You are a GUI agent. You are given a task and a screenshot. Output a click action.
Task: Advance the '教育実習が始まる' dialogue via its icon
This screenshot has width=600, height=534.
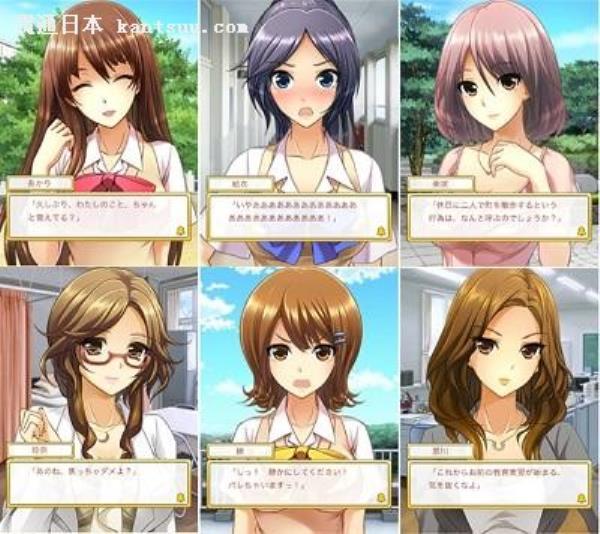580,496
